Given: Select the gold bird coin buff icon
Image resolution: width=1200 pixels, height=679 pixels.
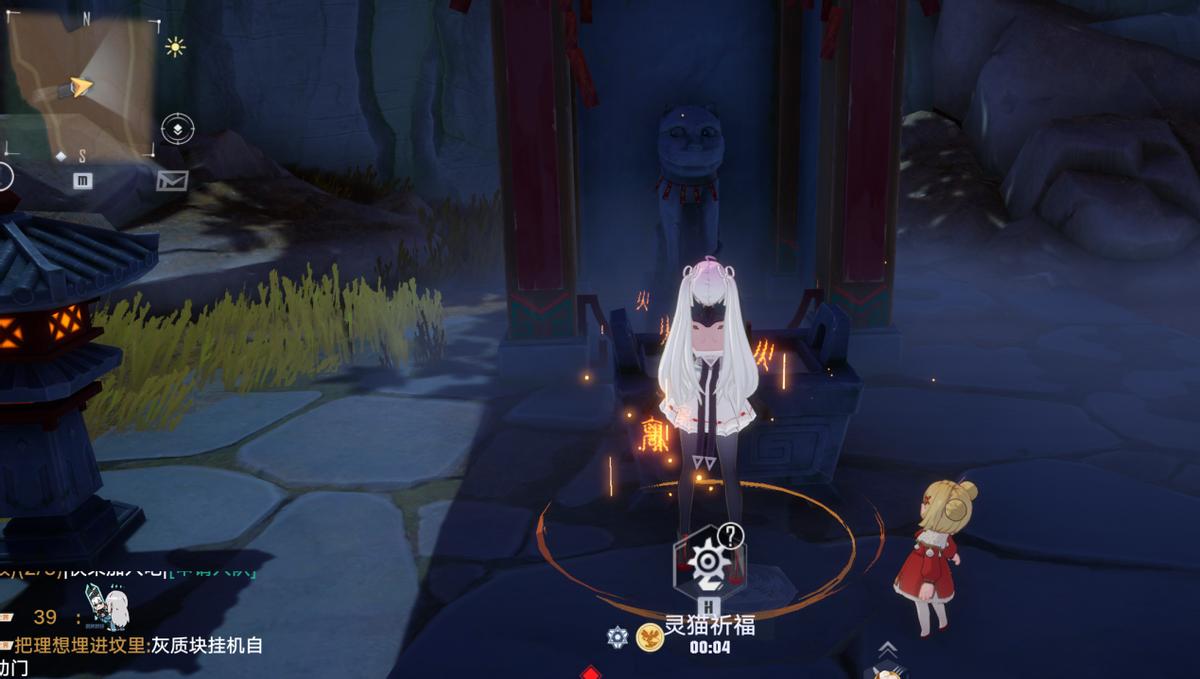Looking at the screenshot, I should (x=649, y=637).
